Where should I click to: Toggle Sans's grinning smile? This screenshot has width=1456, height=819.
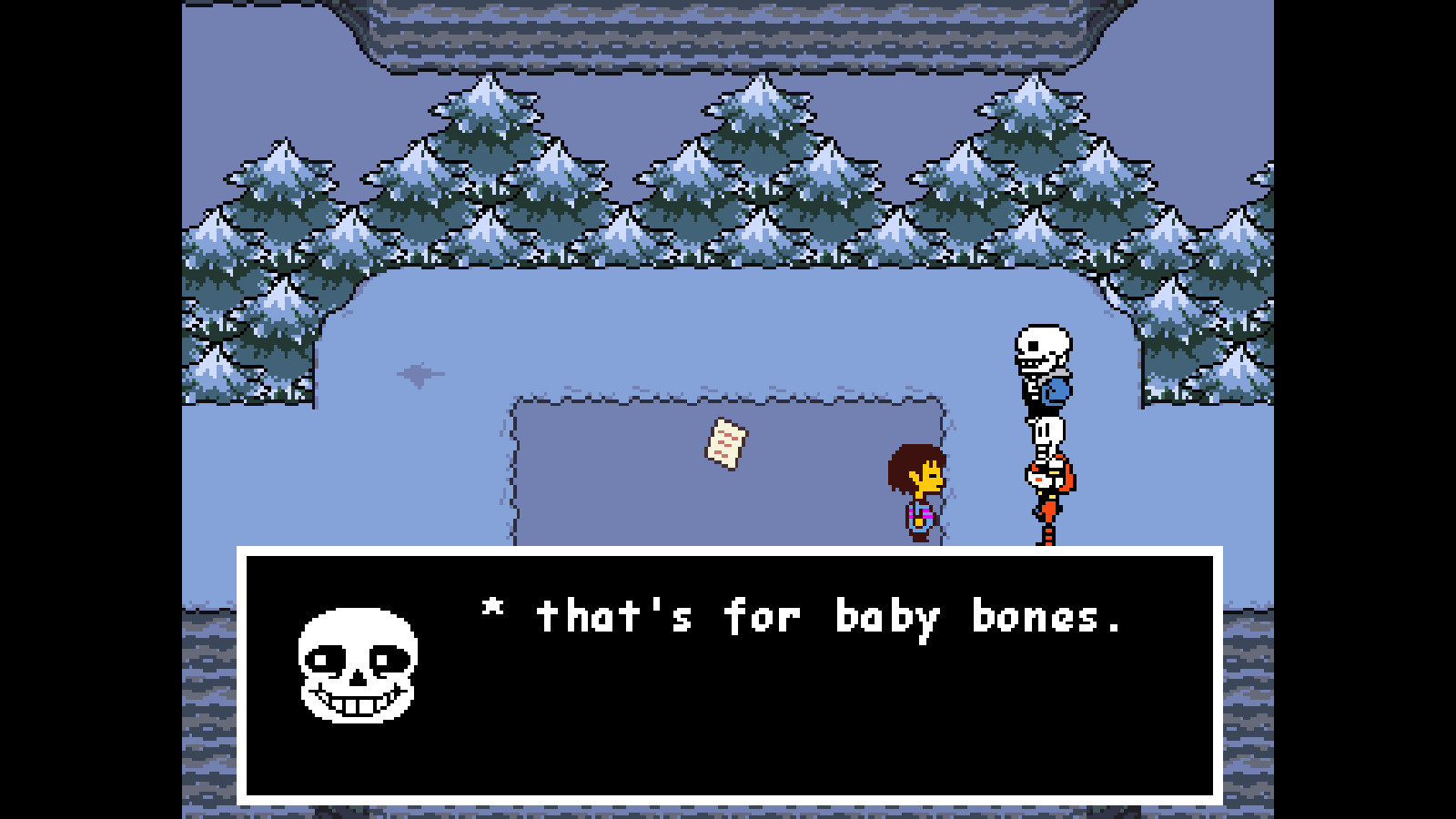(355, 705)
